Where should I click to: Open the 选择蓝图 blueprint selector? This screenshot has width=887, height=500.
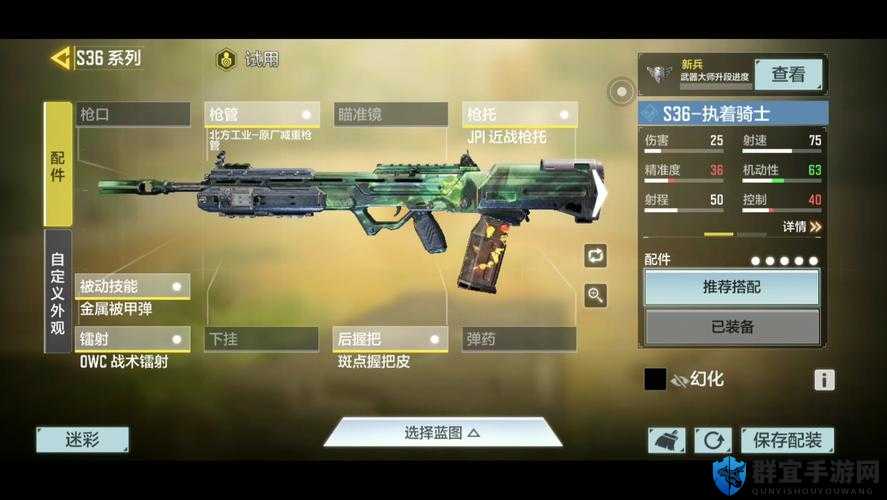[x=442, y=432]
